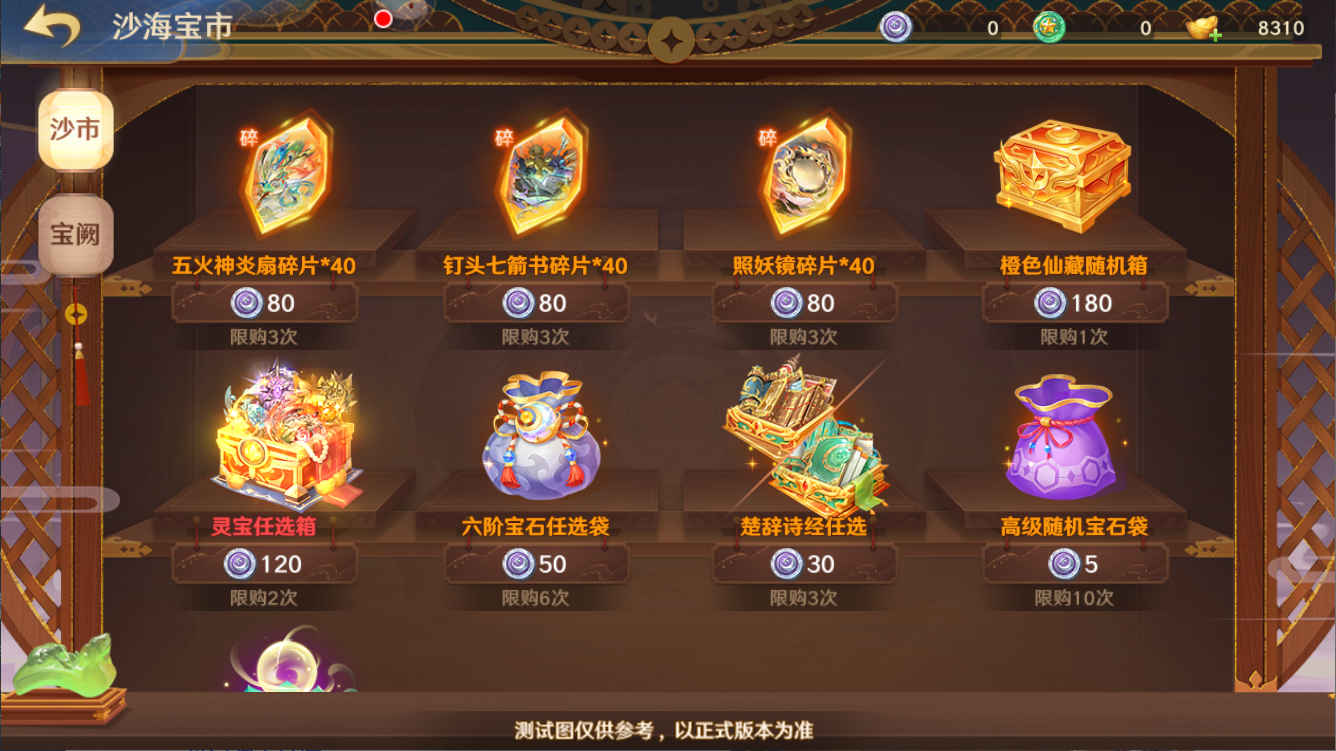Select the 钉头七箭书碎片 item

tap(542, 172)
